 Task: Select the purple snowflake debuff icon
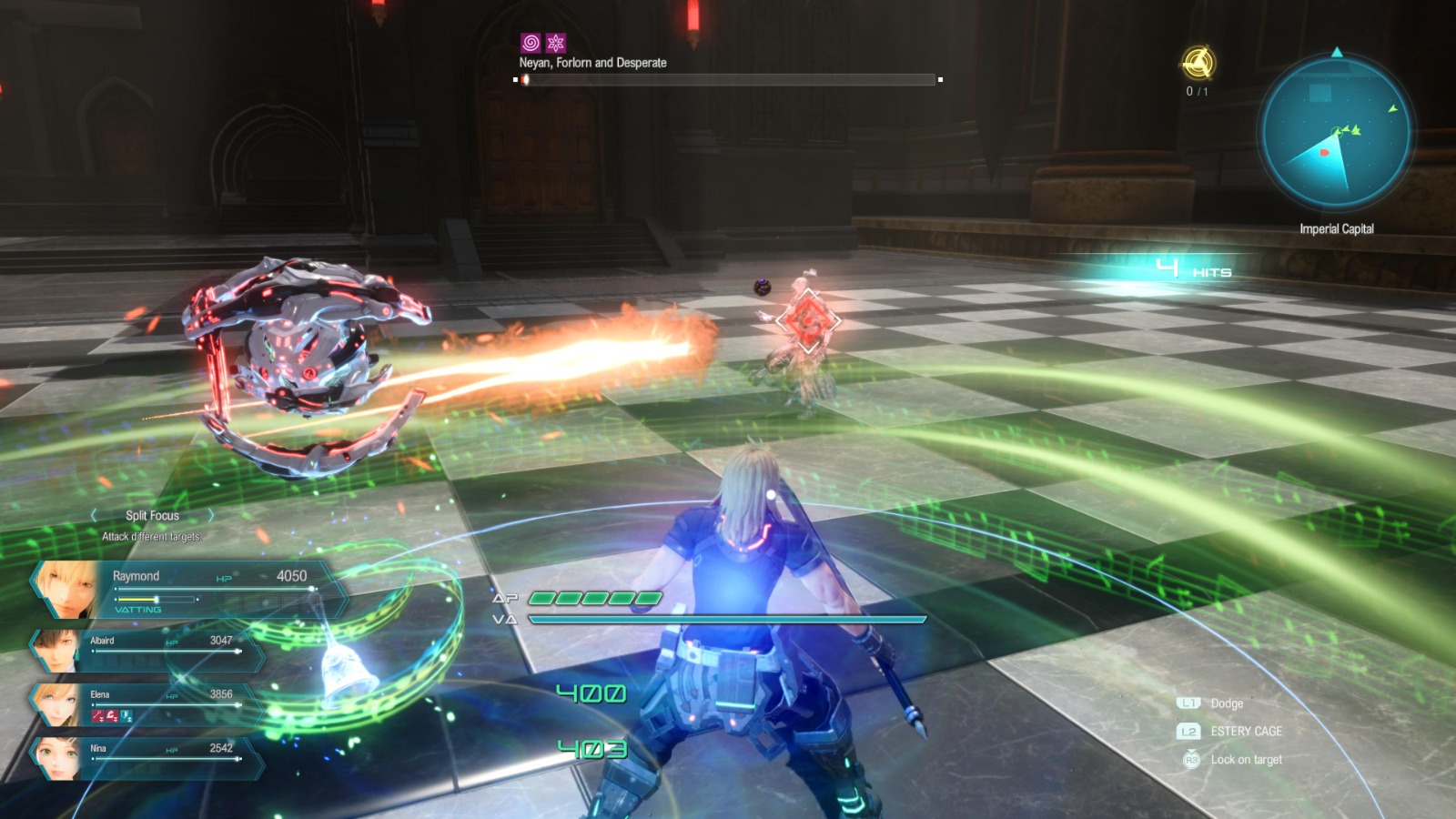pyautogui.click(x=558, y=40)
